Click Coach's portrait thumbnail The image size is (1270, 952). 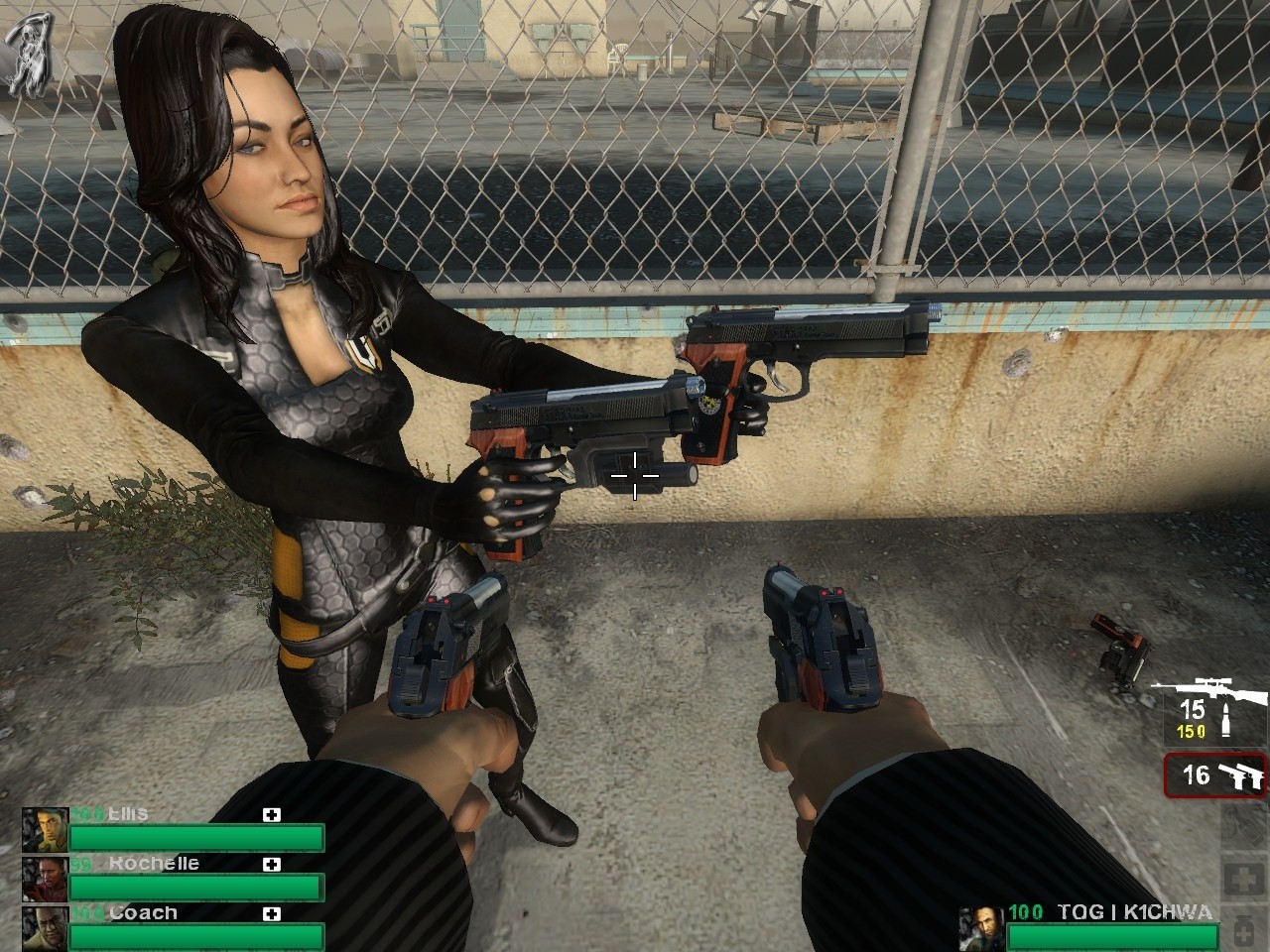click(44, 929)
